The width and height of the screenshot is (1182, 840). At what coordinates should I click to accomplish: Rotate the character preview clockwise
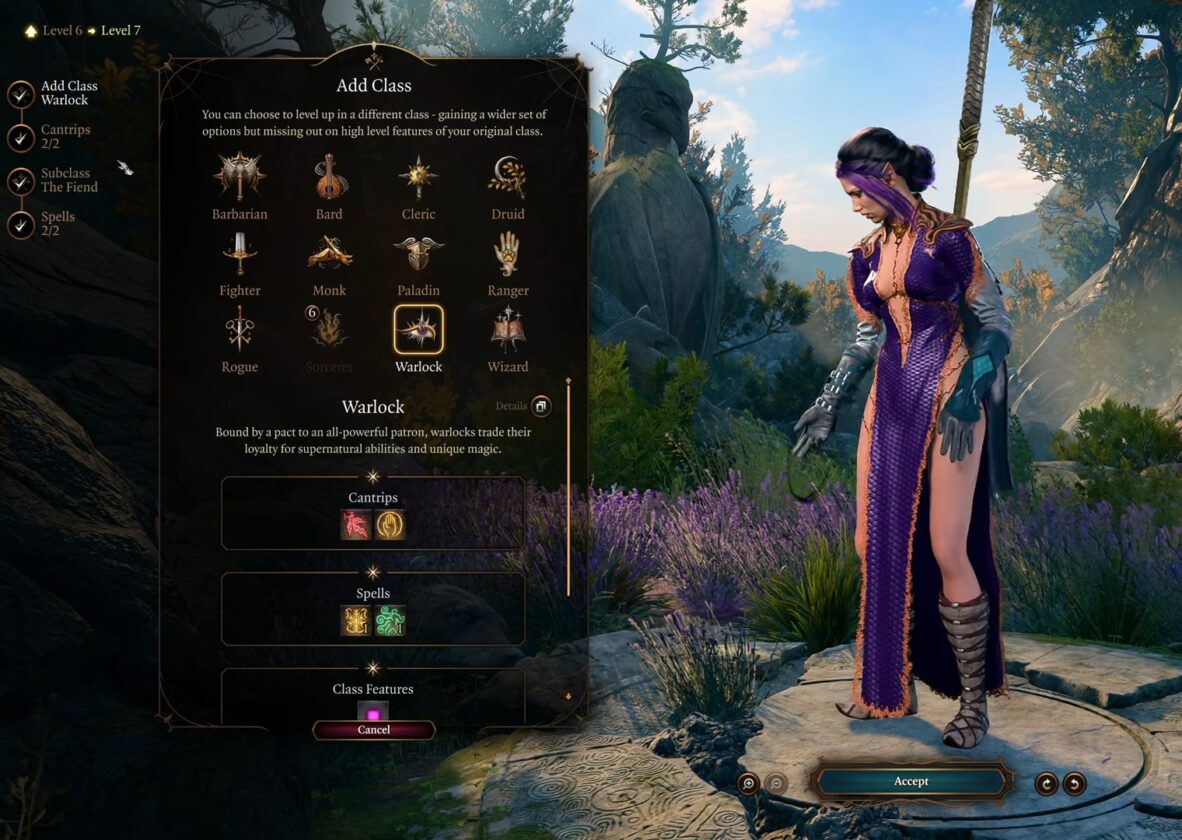click(x=1046, y=783)
